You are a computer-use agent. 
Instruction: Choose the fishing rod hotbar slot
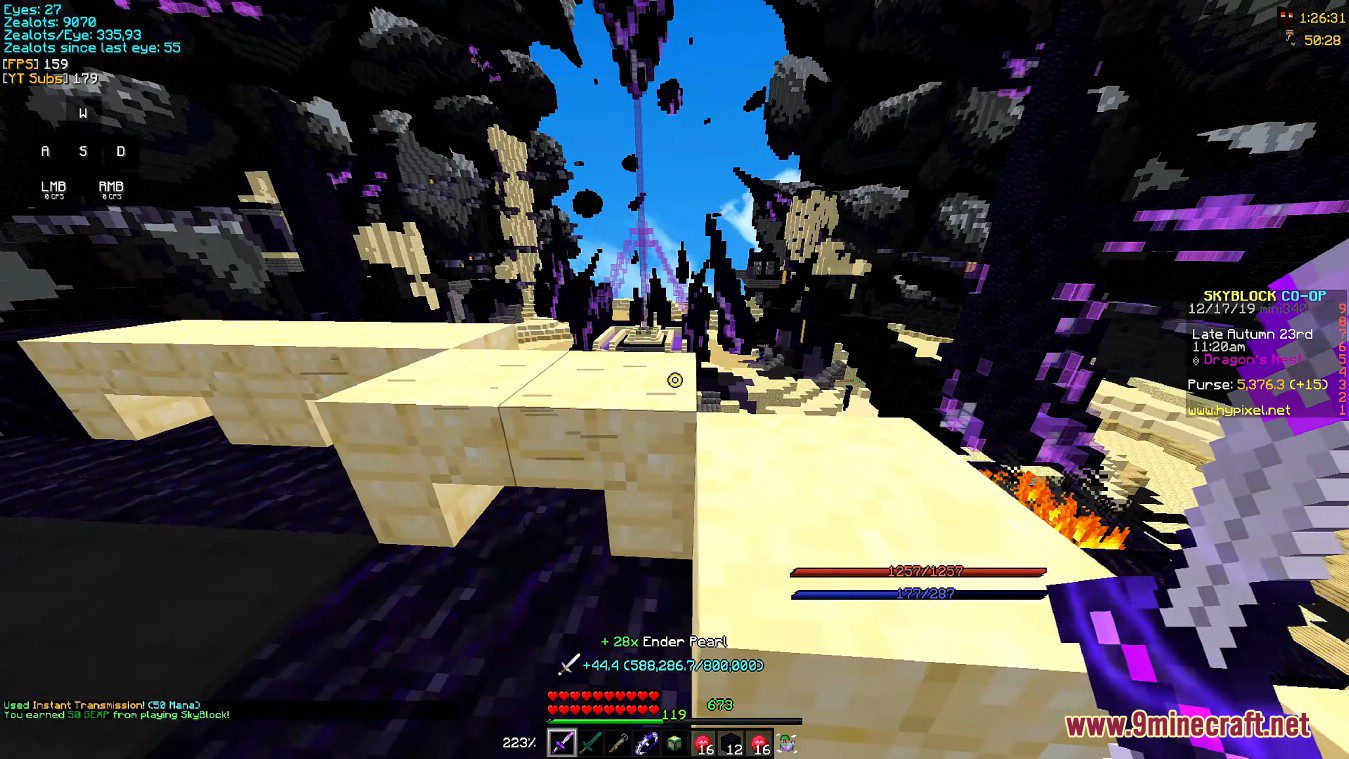coord(618,744)
